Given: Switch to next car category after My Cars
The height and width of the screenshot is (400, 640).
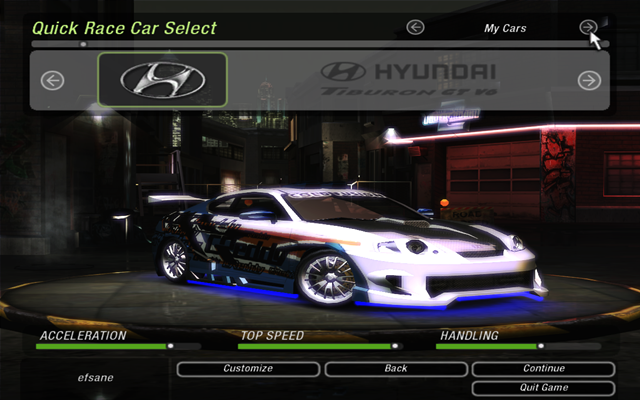Looking at the screenshot, I should pyautogui.click(x=589, y=28).
